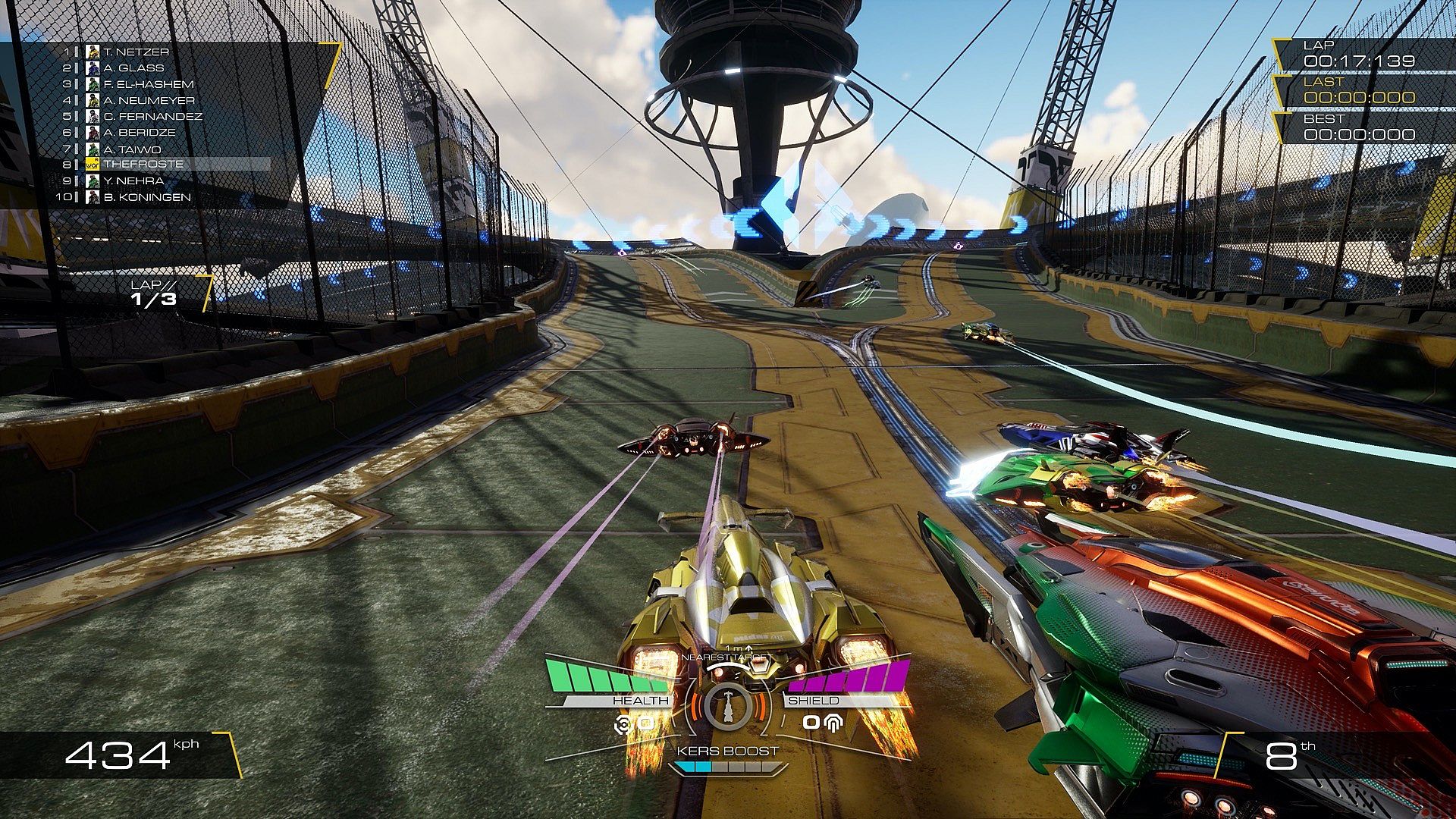Select Y. Nehra in the standings list

pos(134,181)
